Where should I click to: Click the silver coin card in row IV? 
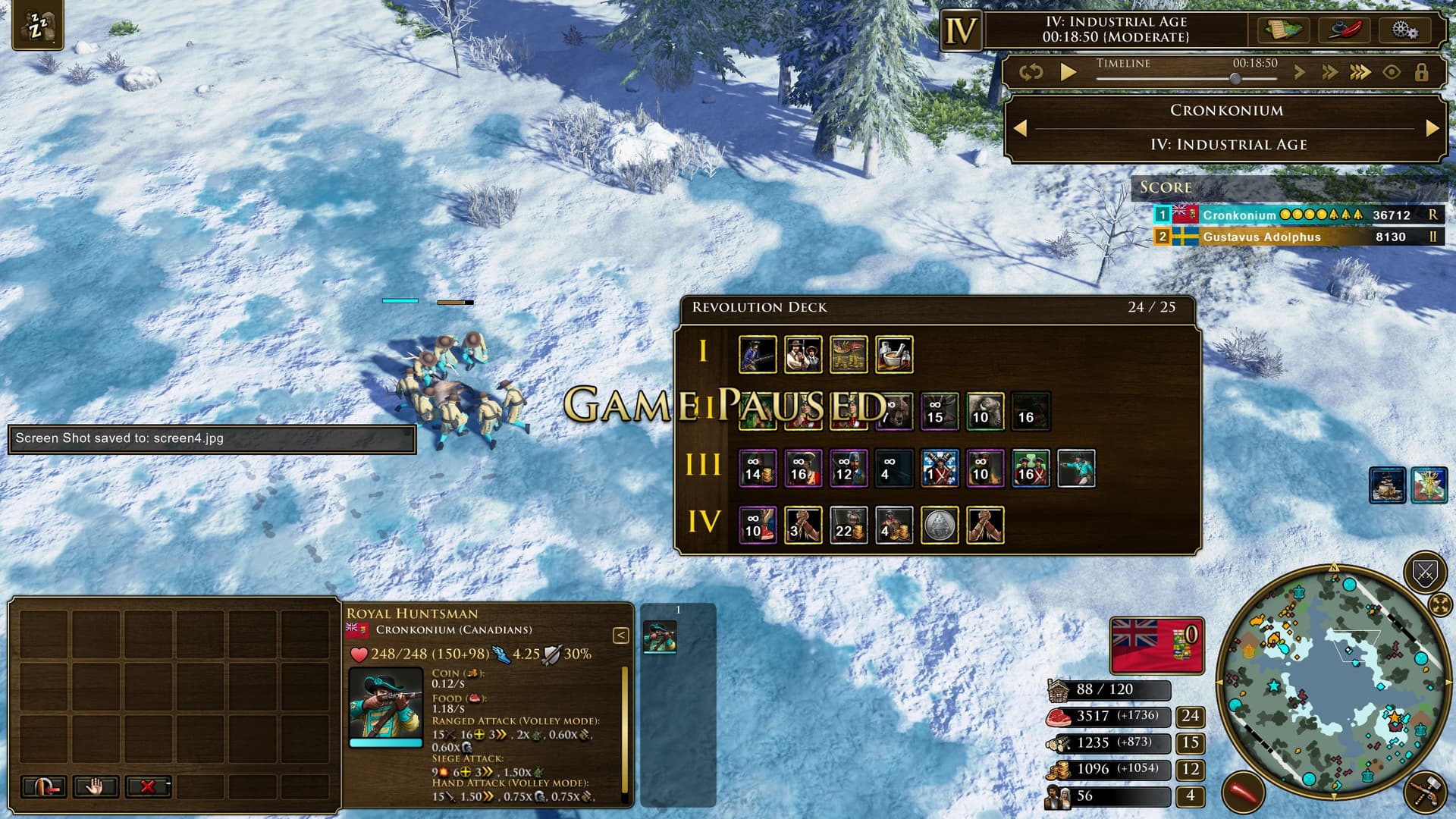tap(940, 525)
